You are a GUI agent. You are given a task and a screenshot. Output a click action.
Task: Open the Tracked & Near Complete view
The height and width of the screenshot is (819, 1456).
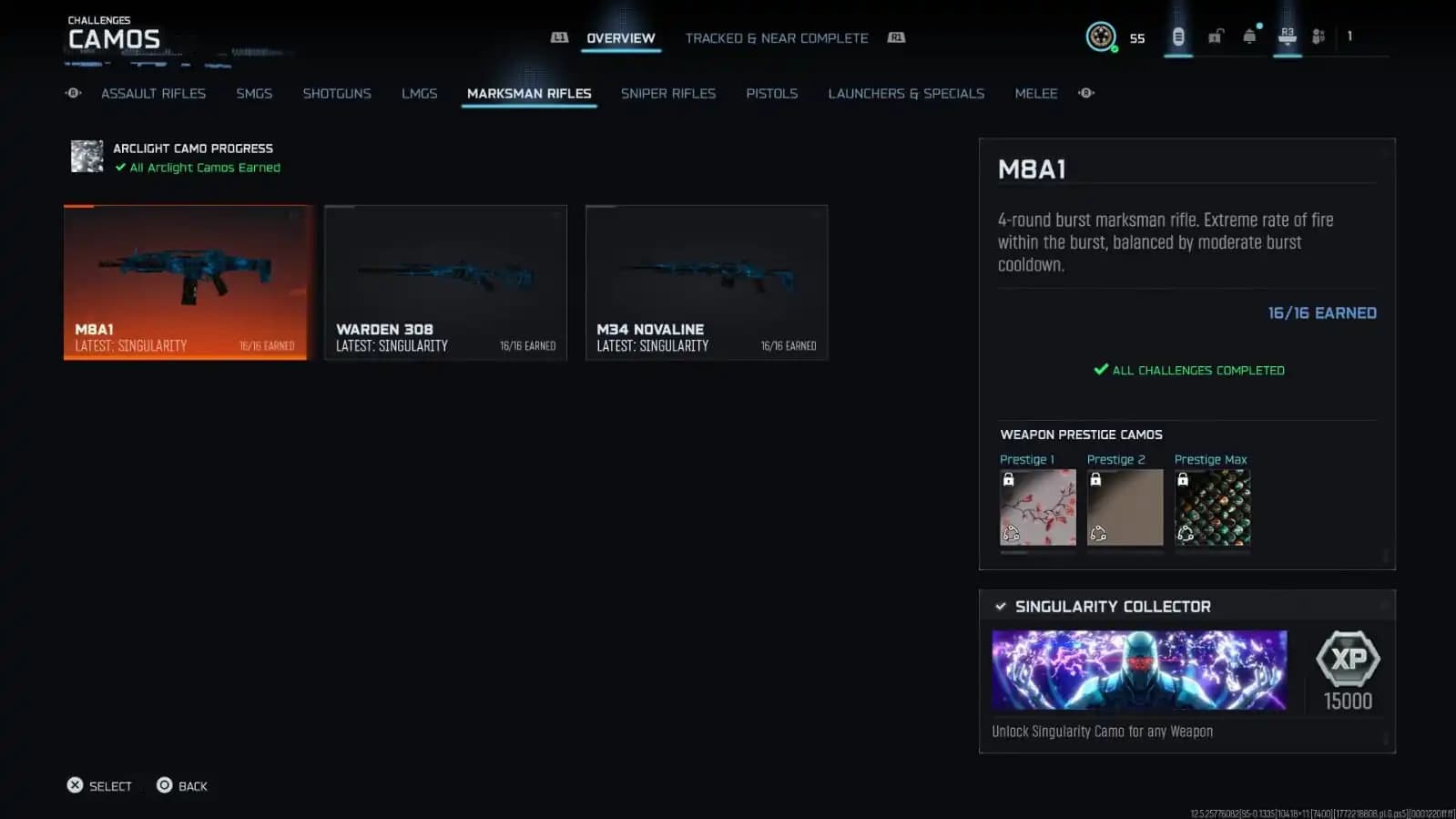777,37
